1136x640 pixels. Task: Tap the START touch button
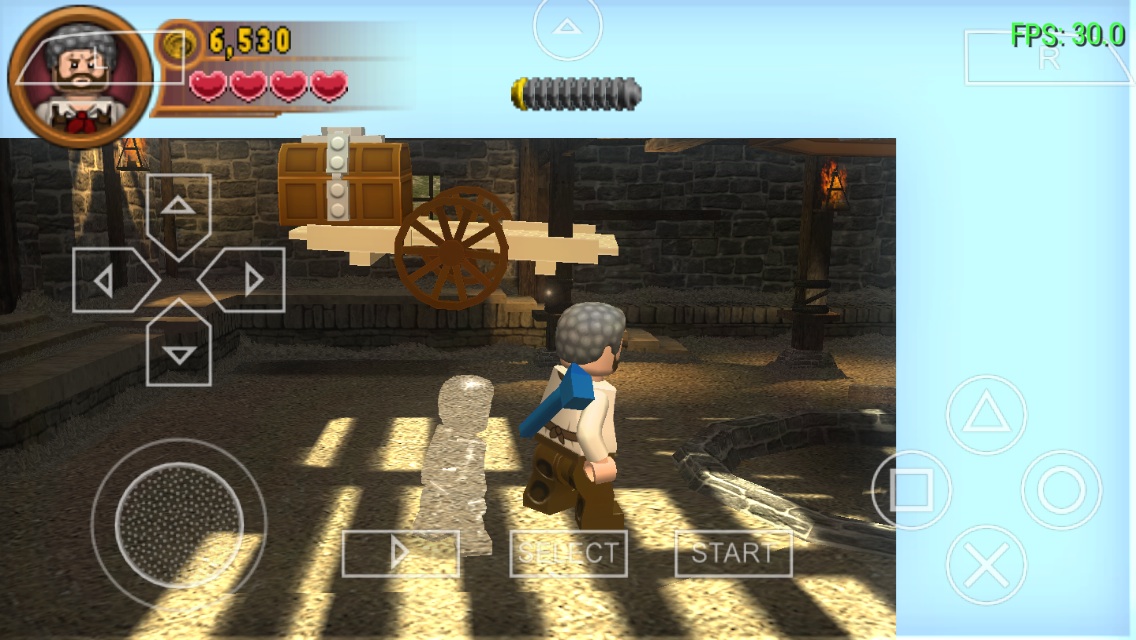pyautogui.click(x=733, y=553)
